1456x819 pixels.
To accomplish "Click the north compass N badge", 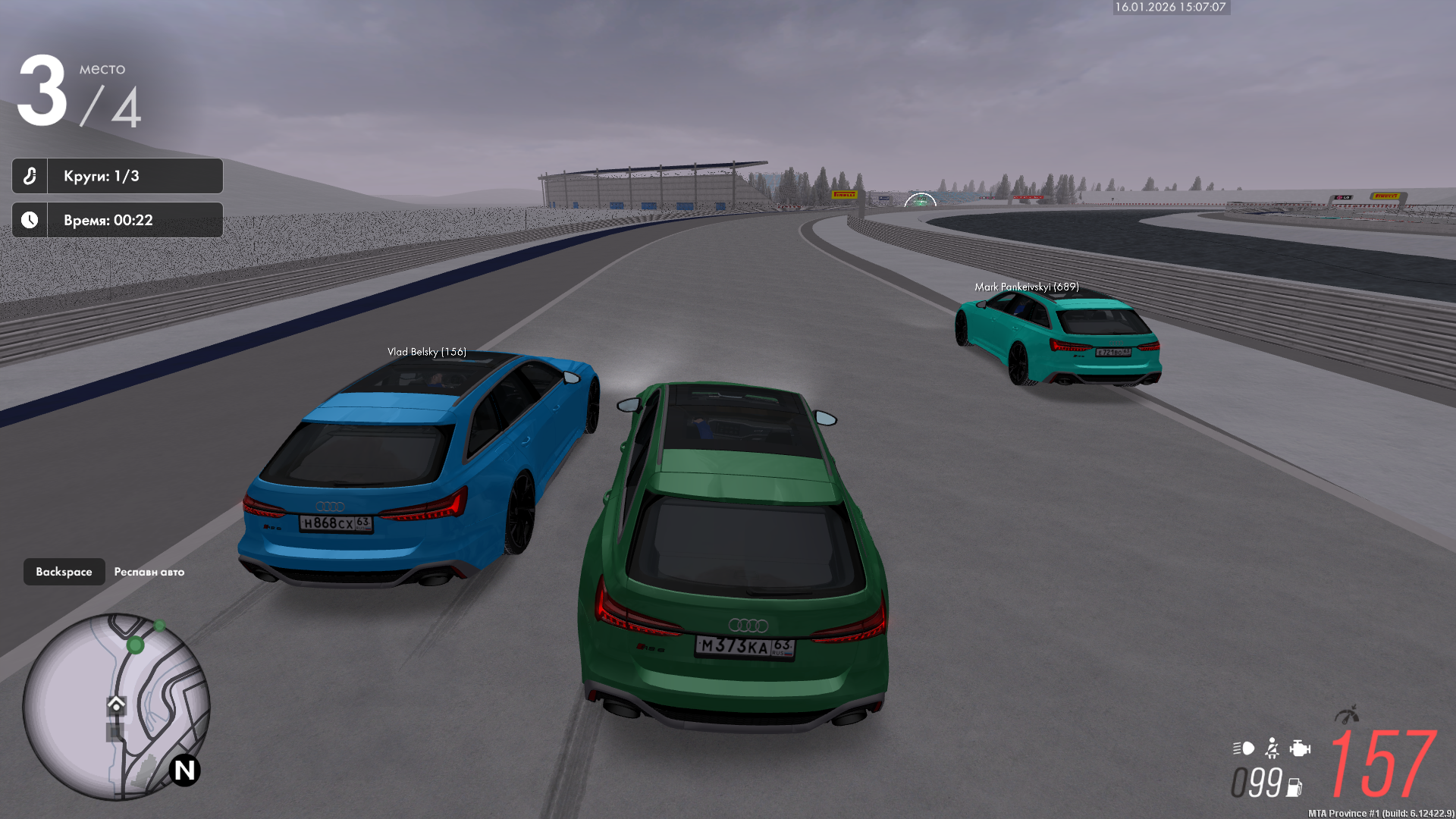I will pyautogui.click(x=184, y=770).
